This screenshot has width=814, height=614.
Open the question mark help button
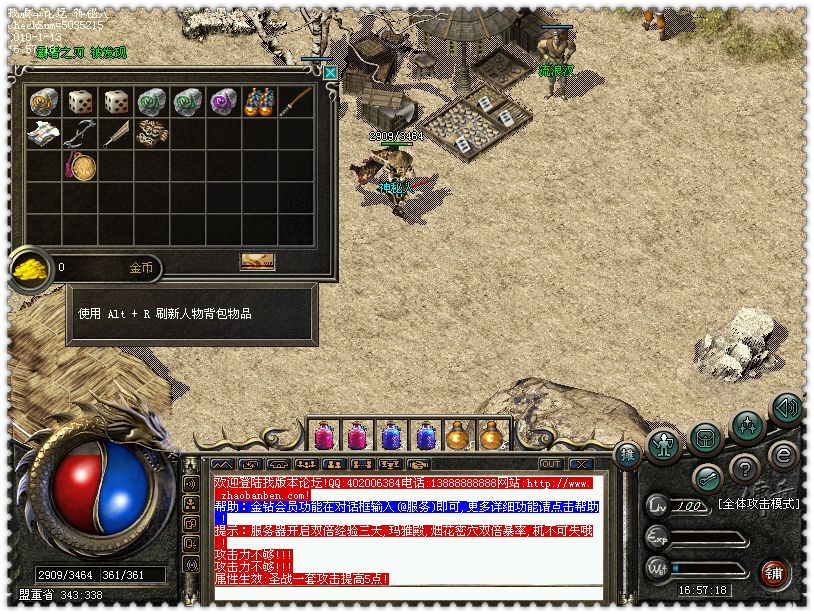coord(744,467)
